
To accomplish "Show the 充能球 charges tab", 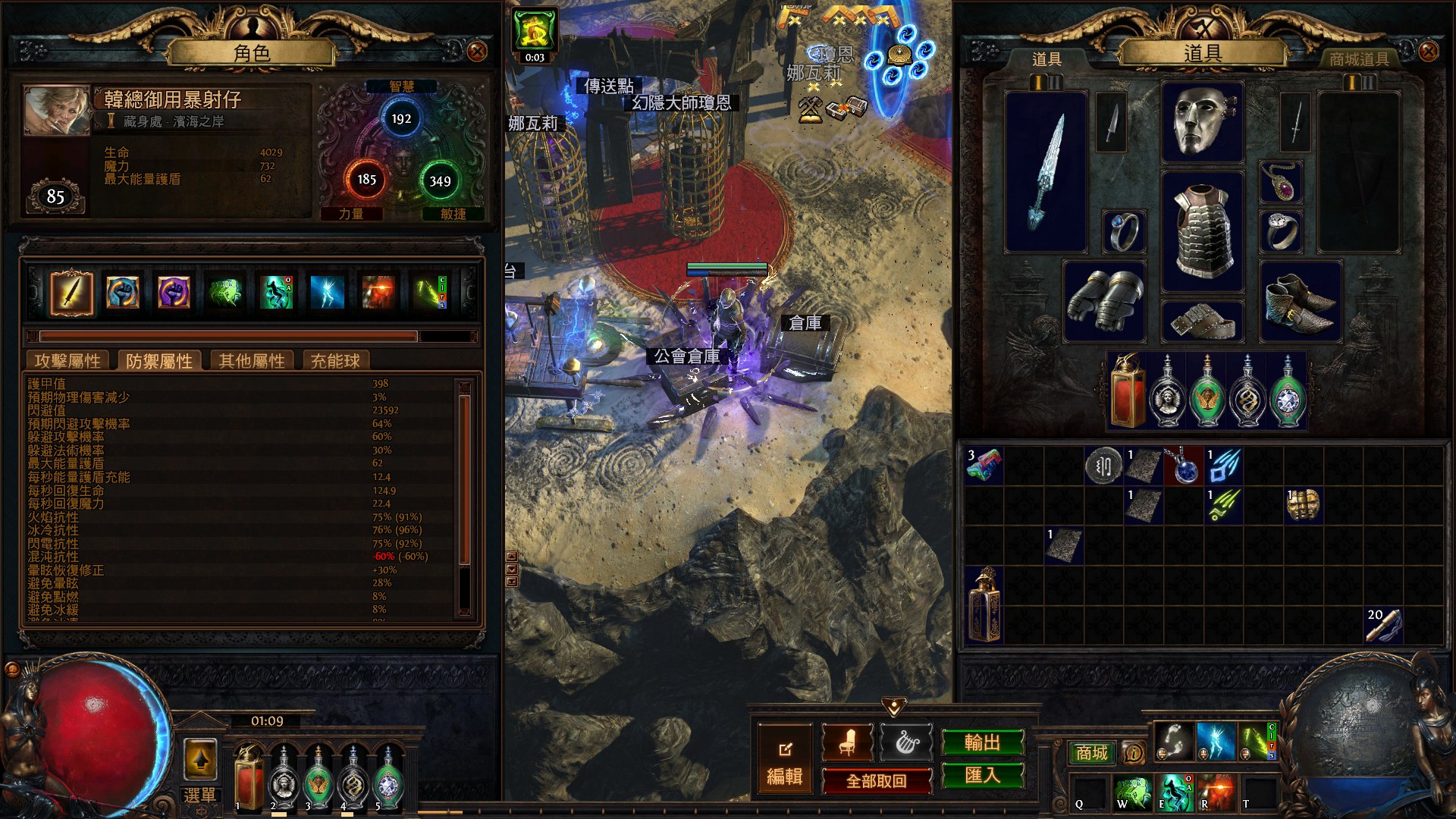I will pos(335,361).
